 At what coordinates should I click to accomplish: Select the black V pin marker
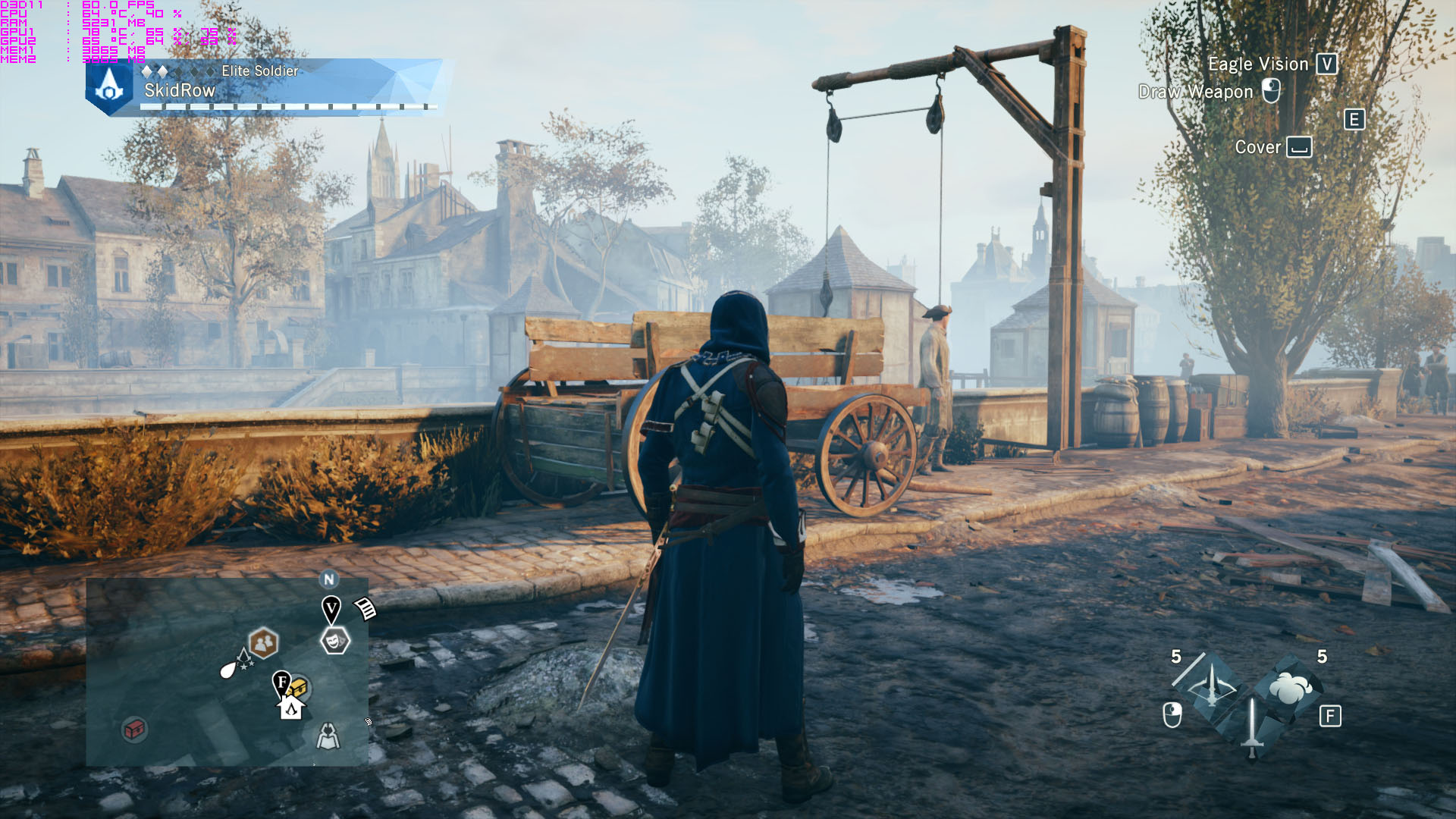(x=331, y=609)
